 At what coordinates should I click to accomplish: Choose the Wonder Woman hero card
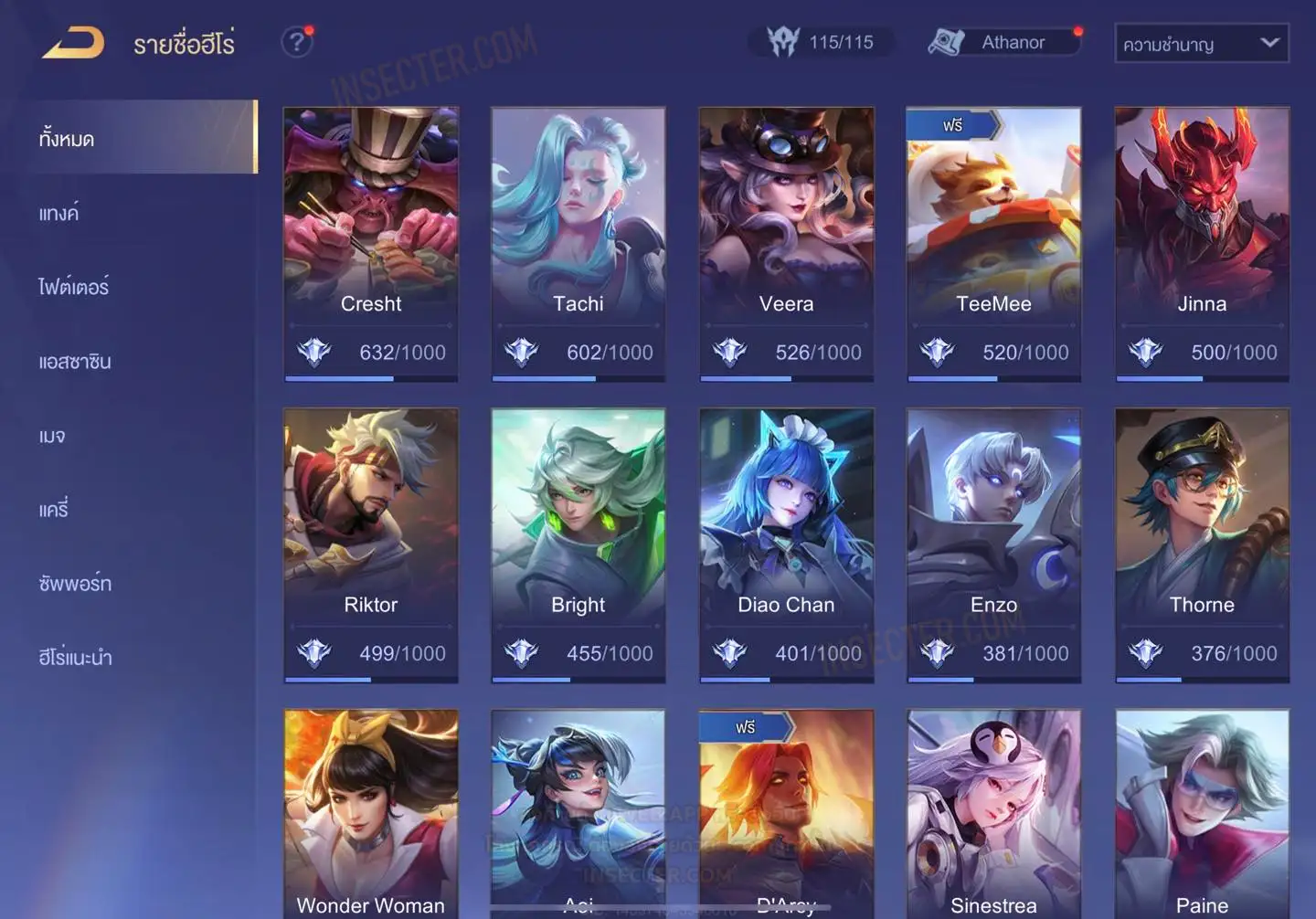click(371, 813)
